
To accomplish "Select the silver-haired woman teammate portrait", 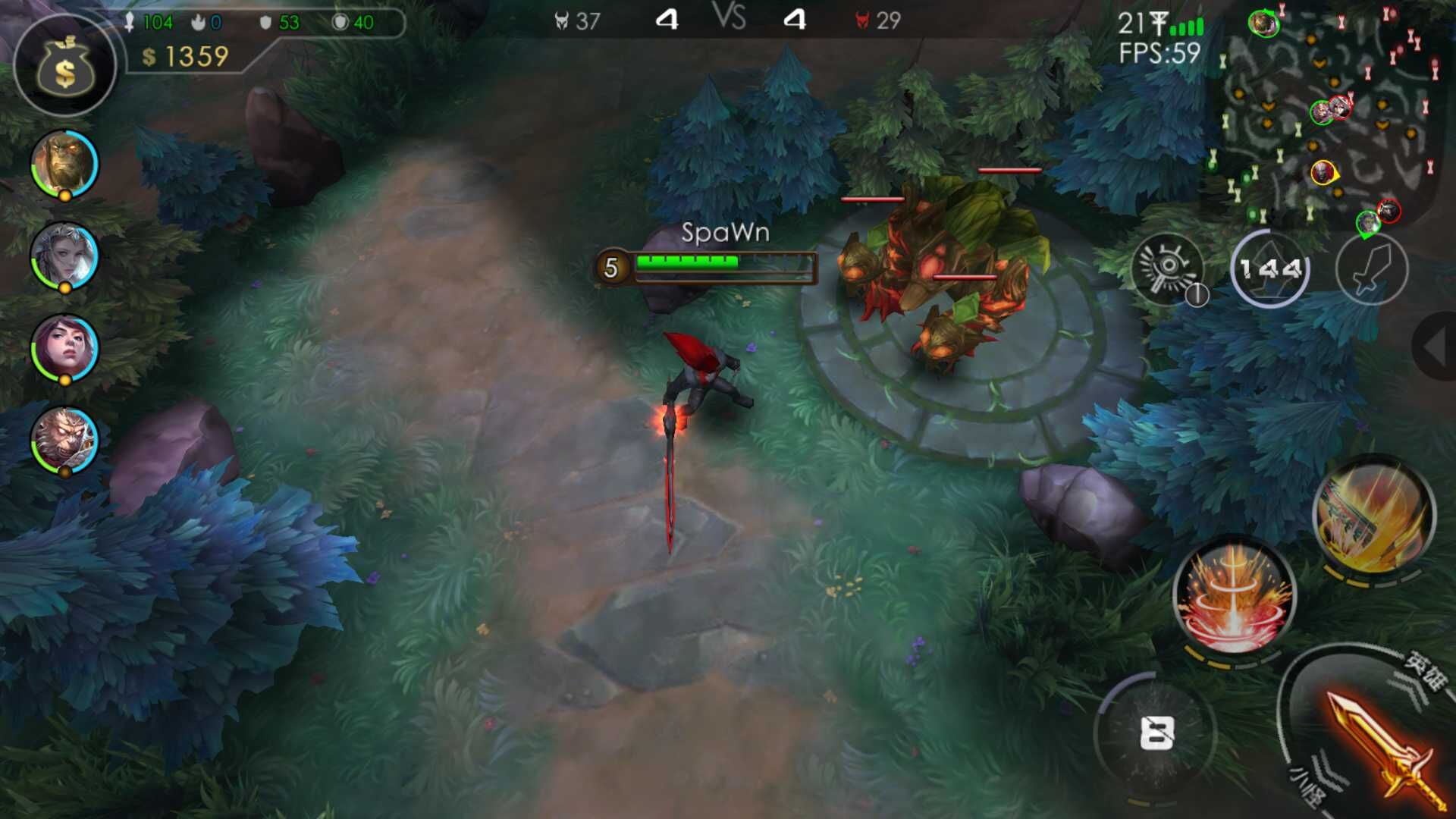I will tap(64, 256).
